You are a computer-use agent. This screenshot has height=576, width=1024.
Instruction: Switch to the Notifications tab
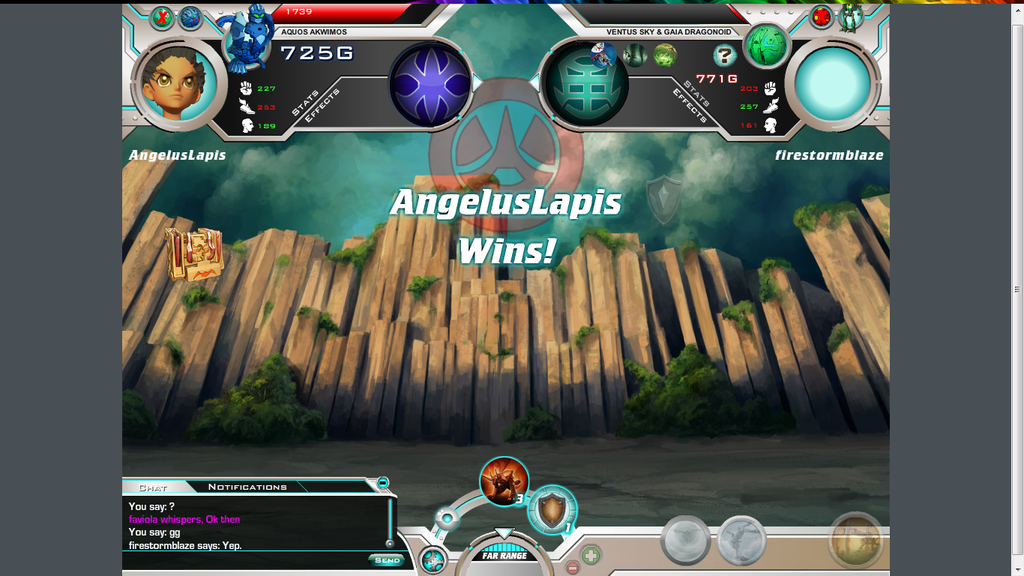(247, 487)
